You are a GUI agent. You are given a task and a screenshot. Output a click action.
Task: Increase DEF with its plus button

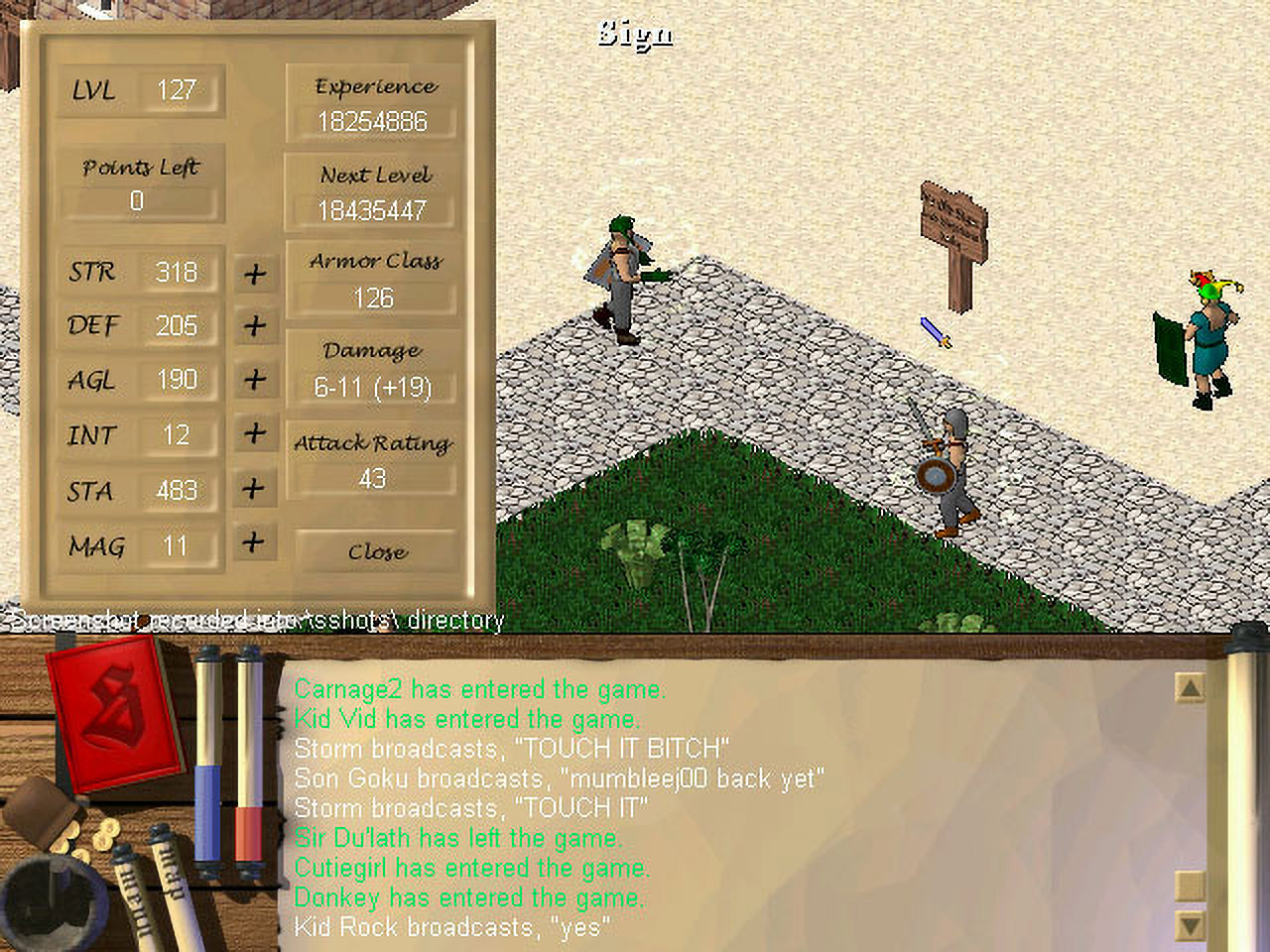(255, 325)
